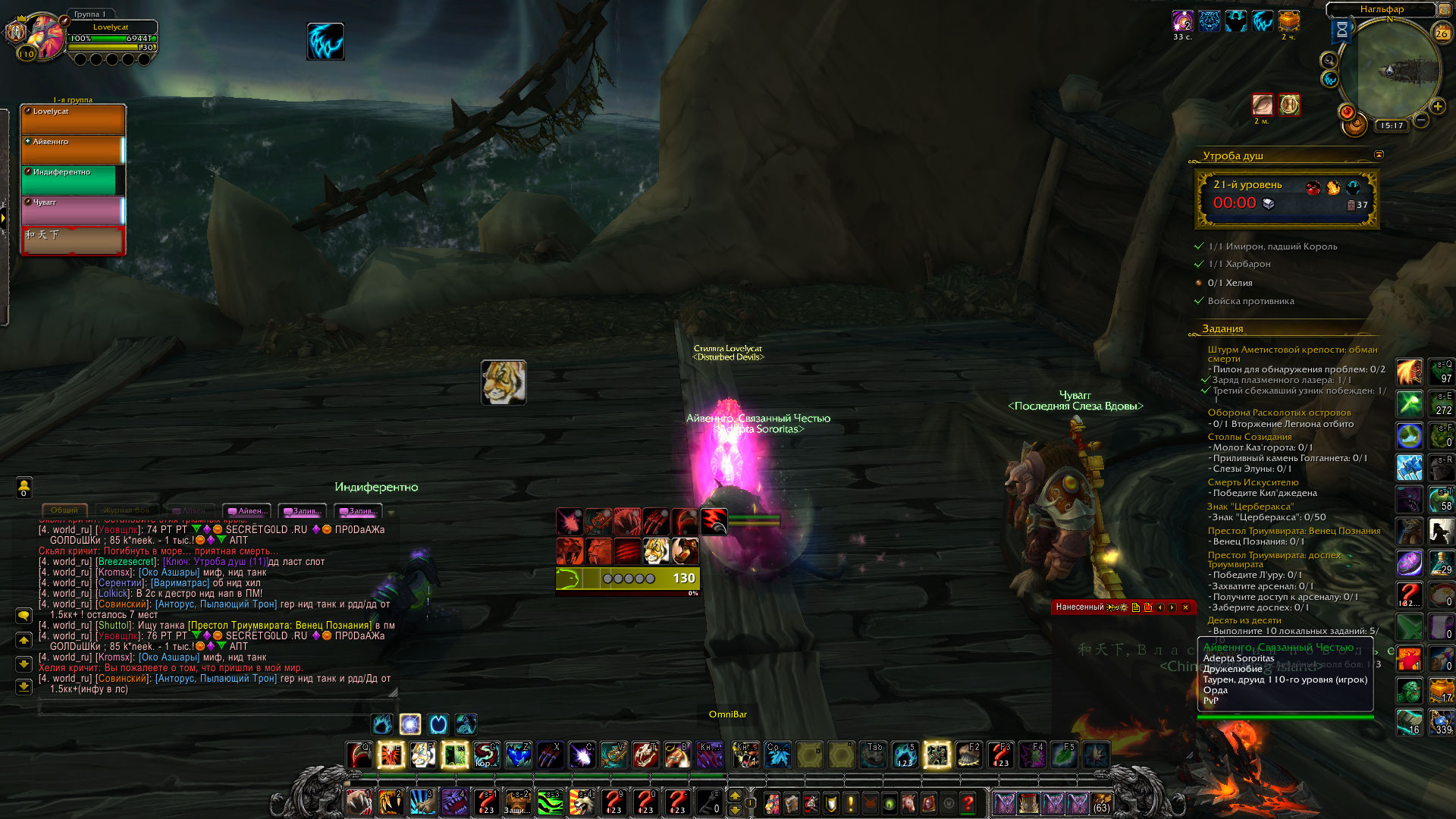
Task: Open the minimap tracking magnifier button
Action: [x=1329, y=61]
